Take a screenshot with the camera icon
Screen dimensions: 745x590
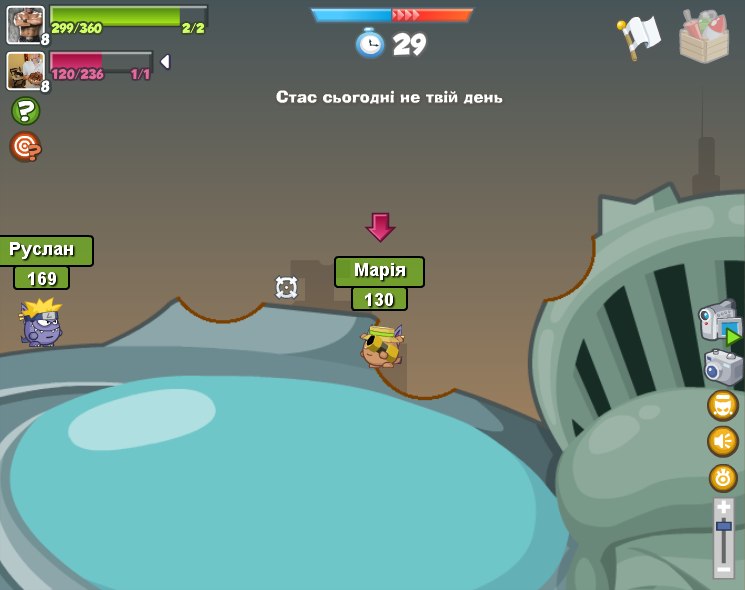[722, 367]
